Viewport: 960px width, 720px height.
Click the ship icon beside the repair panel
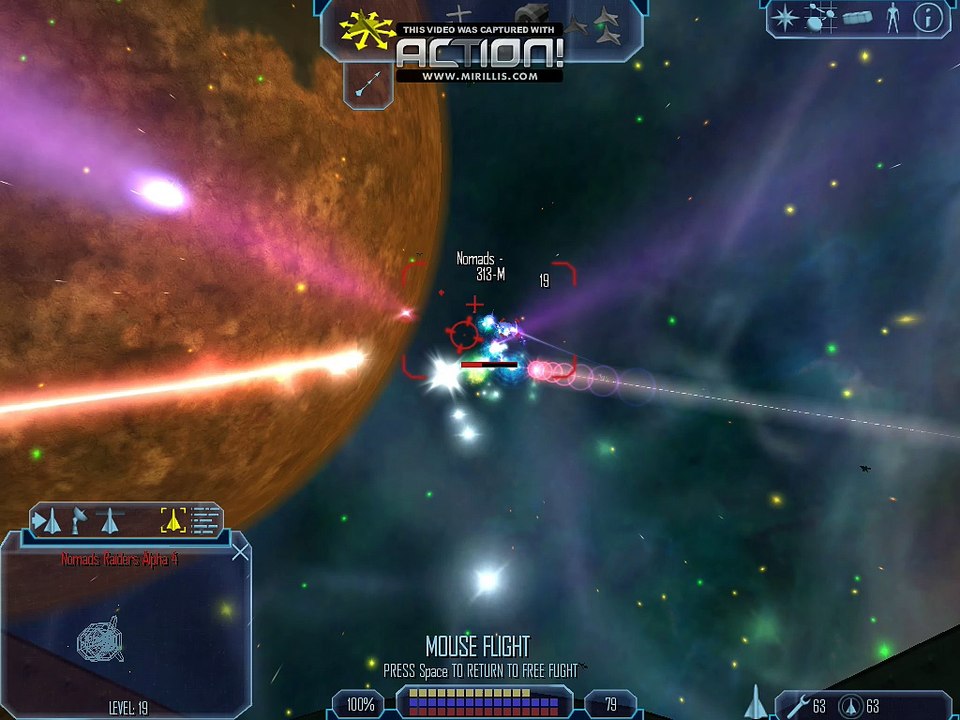(757, 702)
